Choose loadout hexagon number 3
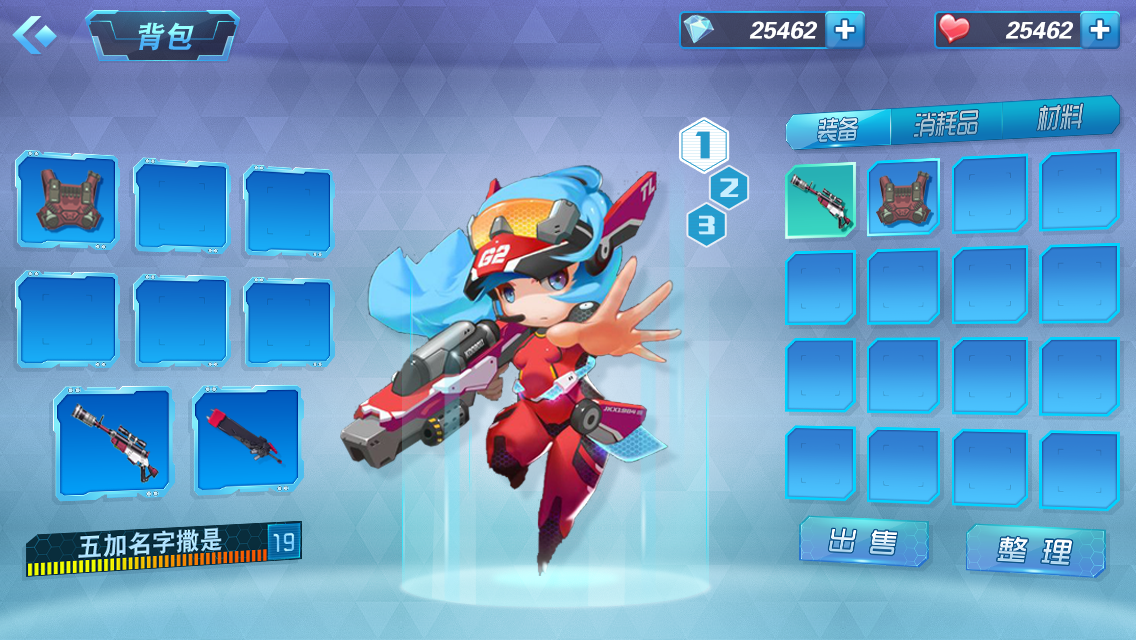Screen dimensions: 1136x640 pos(706,225)
